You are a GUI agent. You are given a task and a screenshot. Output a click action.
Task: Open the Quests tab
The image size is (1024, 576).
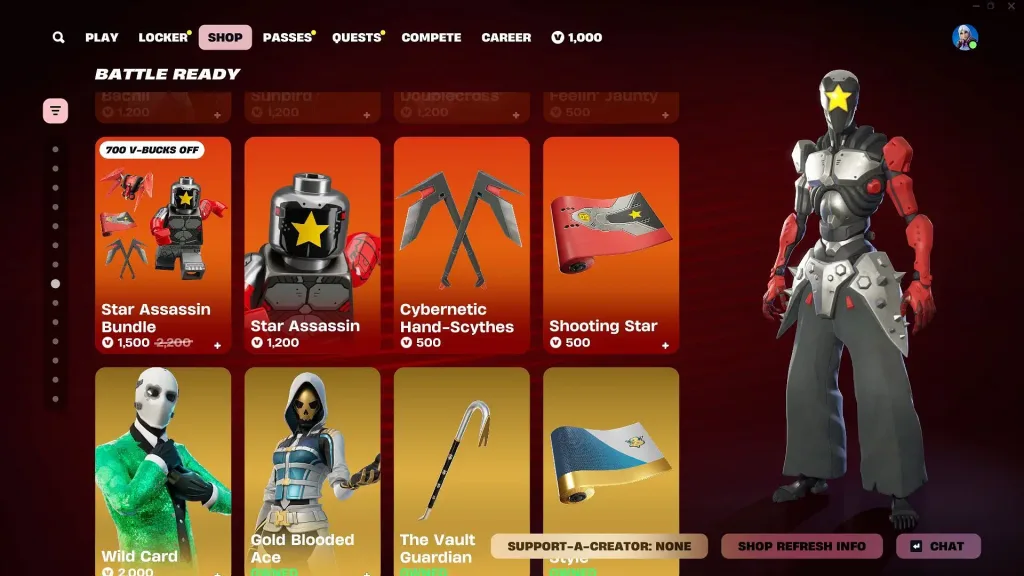coord(356,38)
